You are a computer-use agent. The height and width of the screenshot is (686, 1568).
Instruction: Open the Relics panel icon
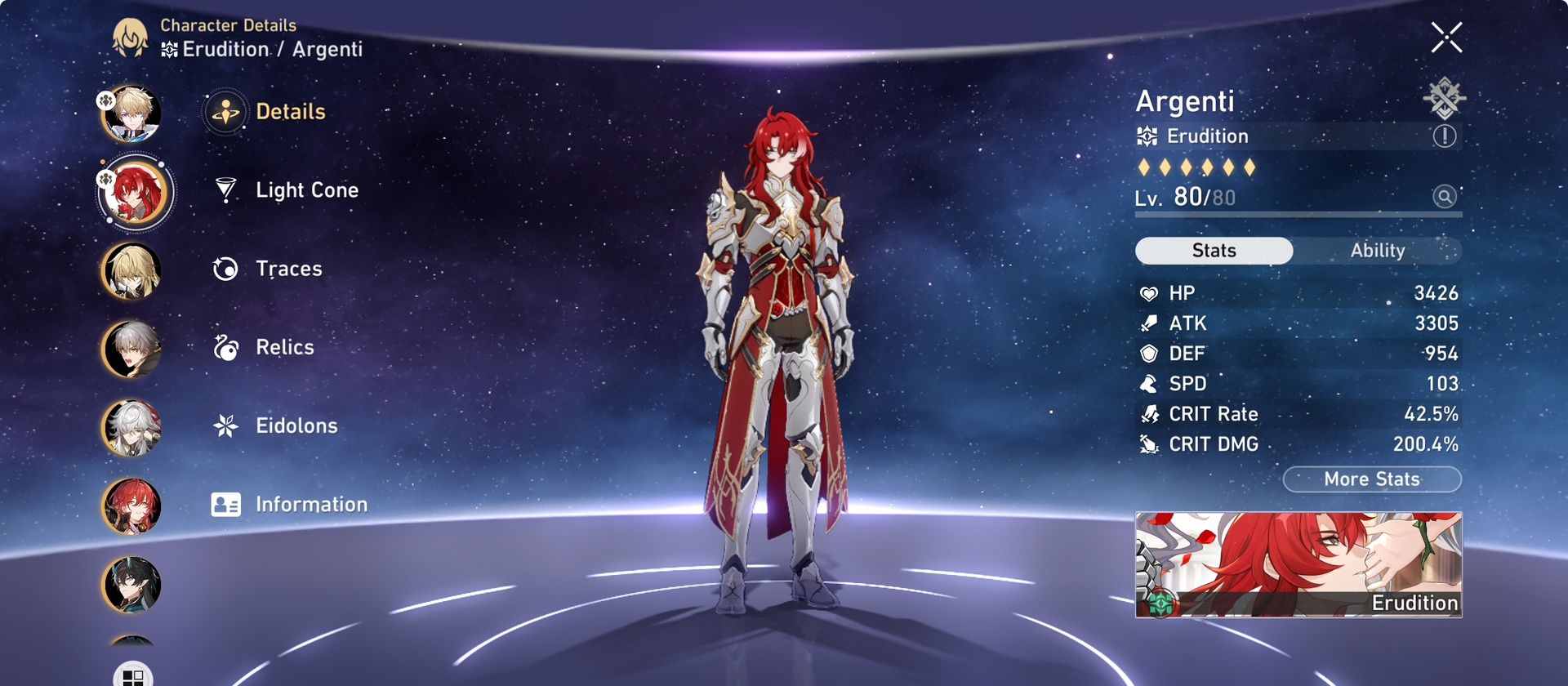(x=225, y=347)
